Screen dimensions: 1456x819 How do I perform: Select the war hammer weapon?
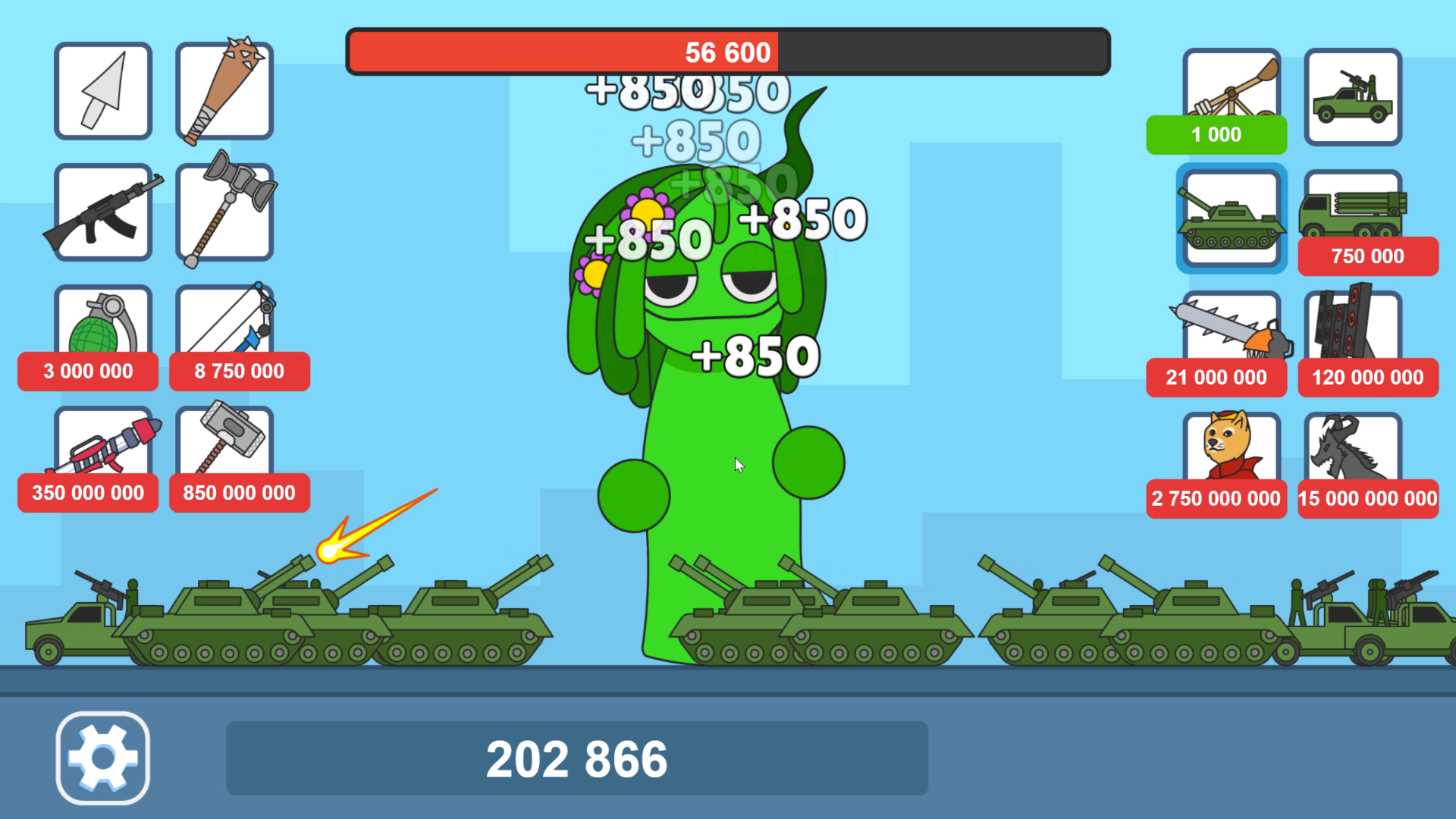224,213
